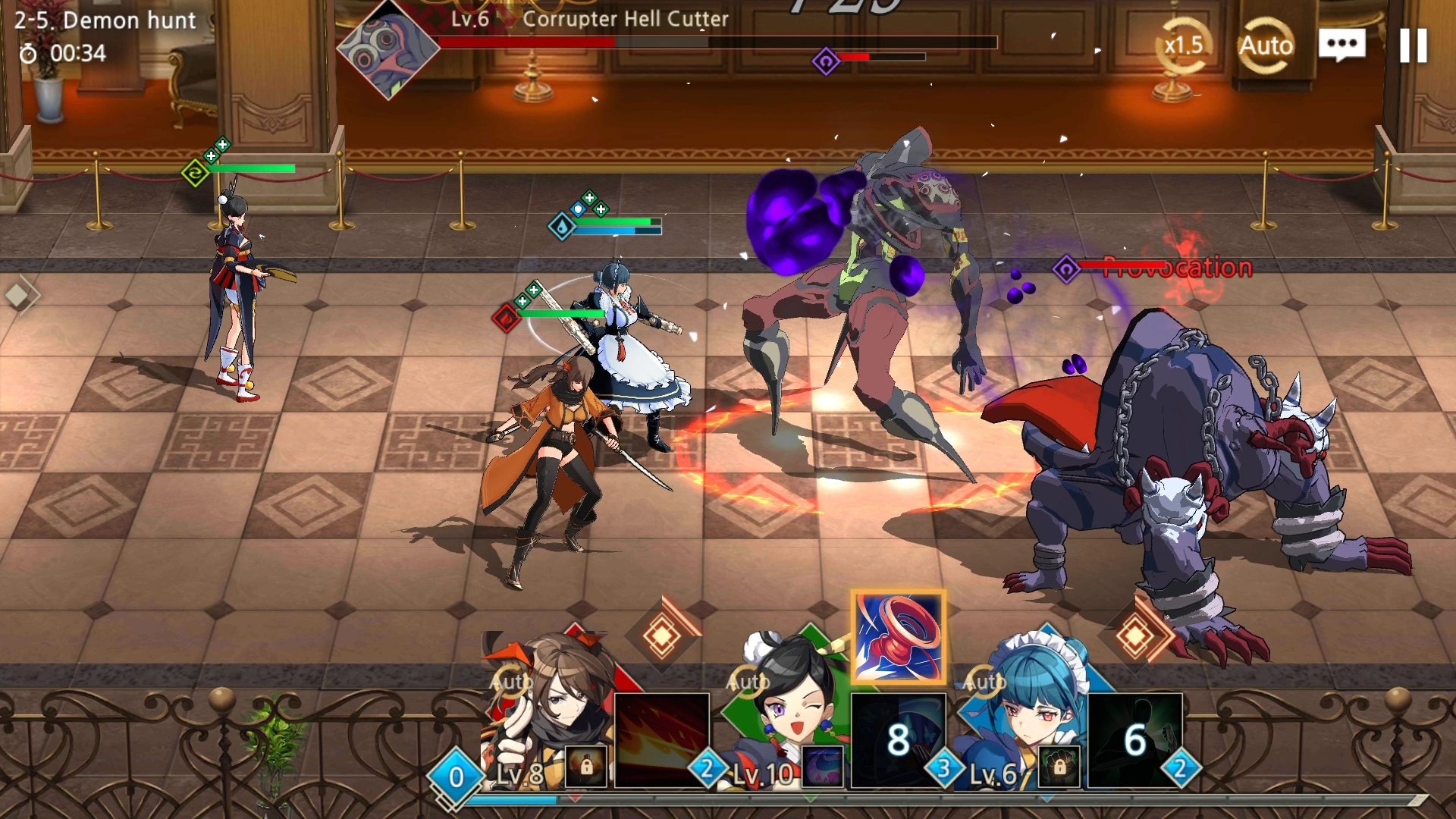Pause the battle

point(1413,46)
